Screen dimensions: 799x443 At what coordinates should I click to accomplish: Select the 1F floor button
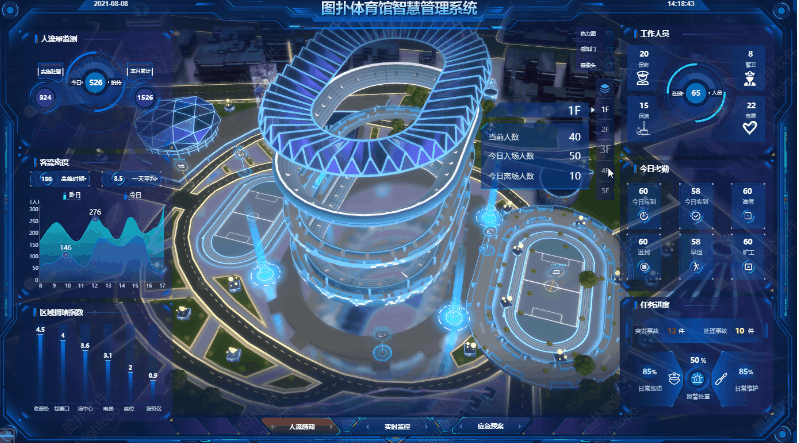[605, 108]
